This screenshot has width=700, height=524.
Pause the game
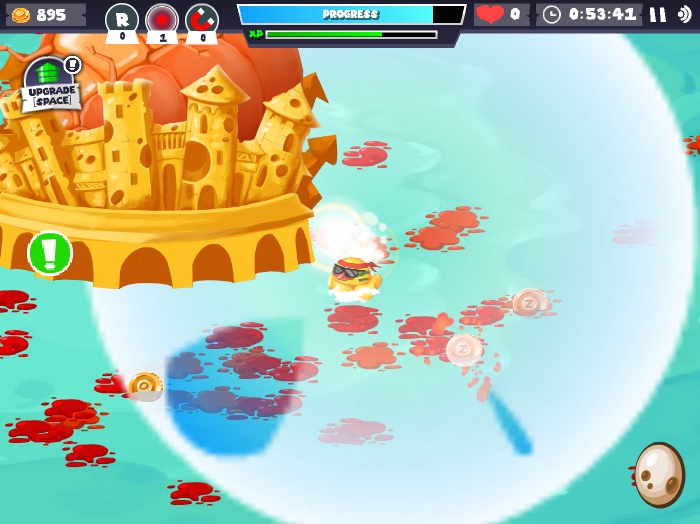click(x=657, y=14)
